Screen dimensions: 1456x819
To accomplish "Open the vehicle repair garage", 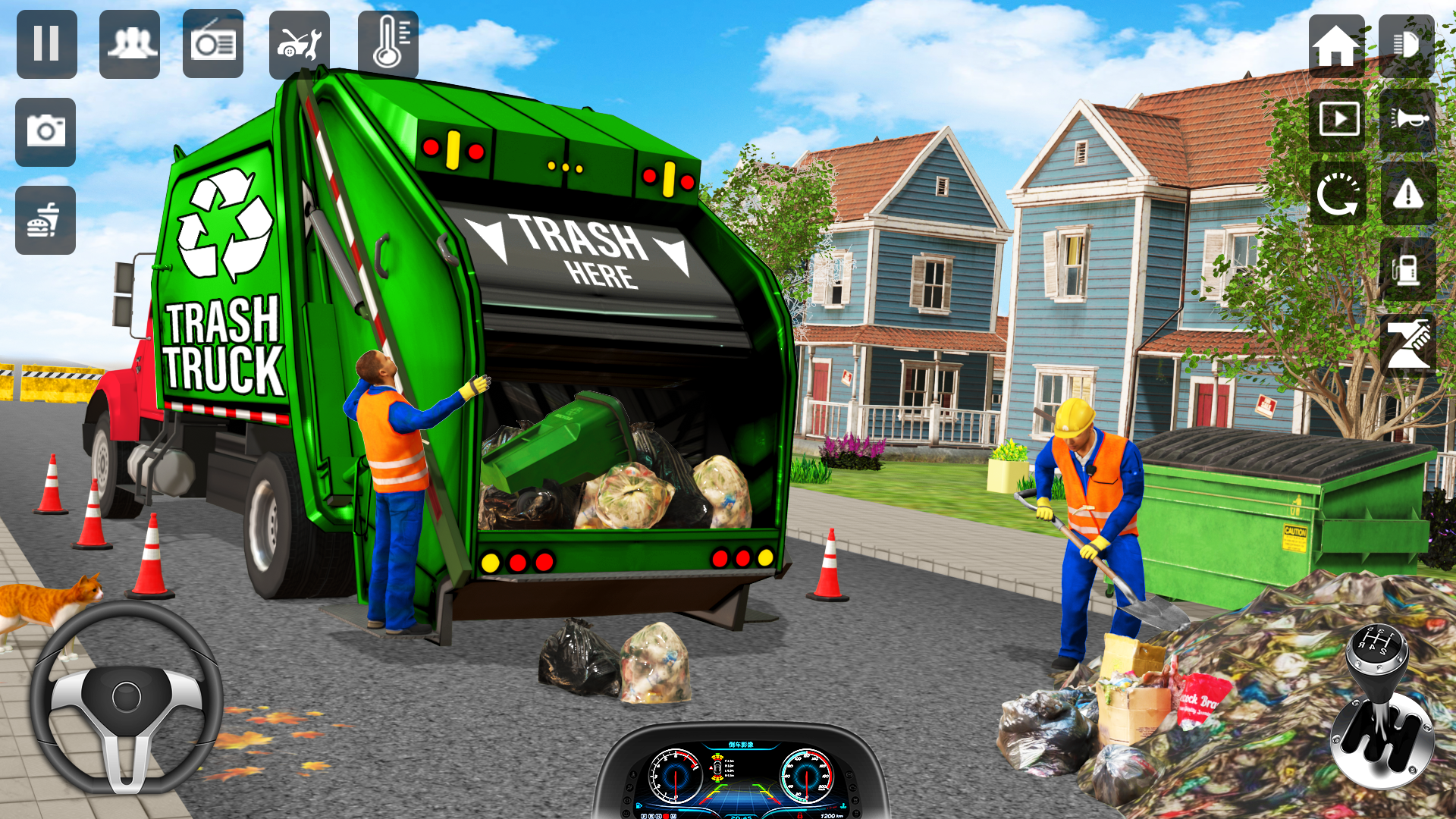I will point(299,44).
